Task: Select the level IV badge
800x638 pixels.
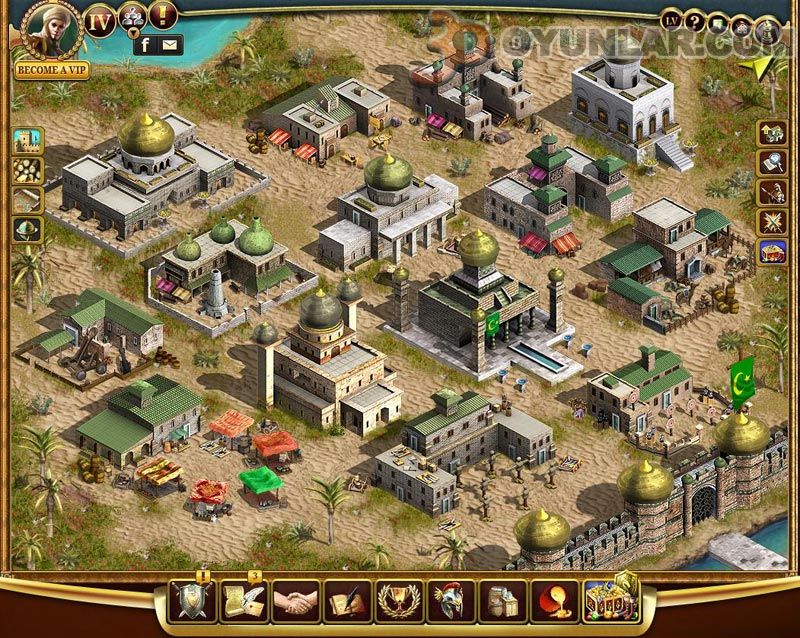Action: tap(99, 20)
